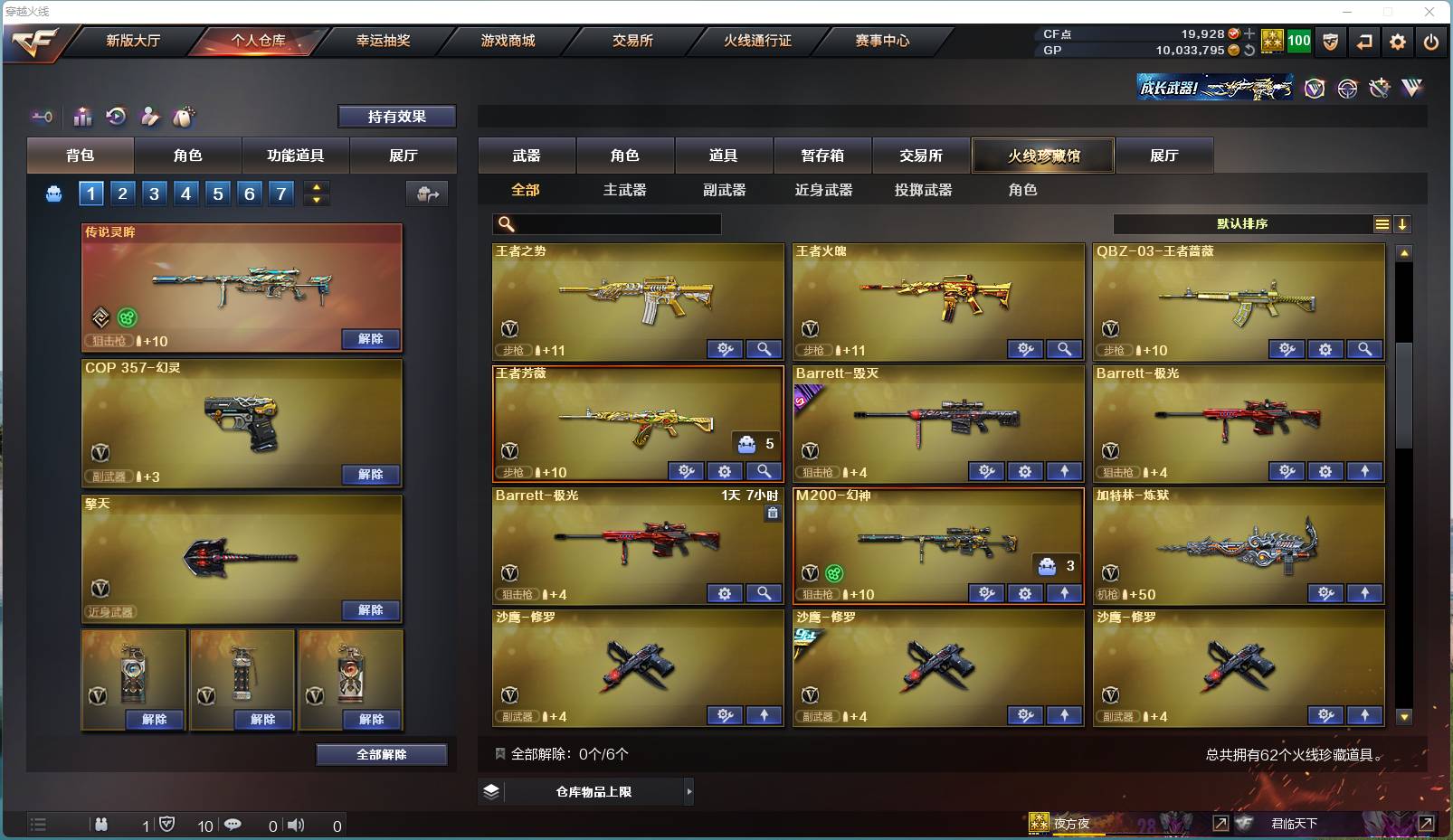This screenshot has width=1453, height=840.
Task: Select the bar-chart stats icon in left toolbar
Action: point(82,116)
